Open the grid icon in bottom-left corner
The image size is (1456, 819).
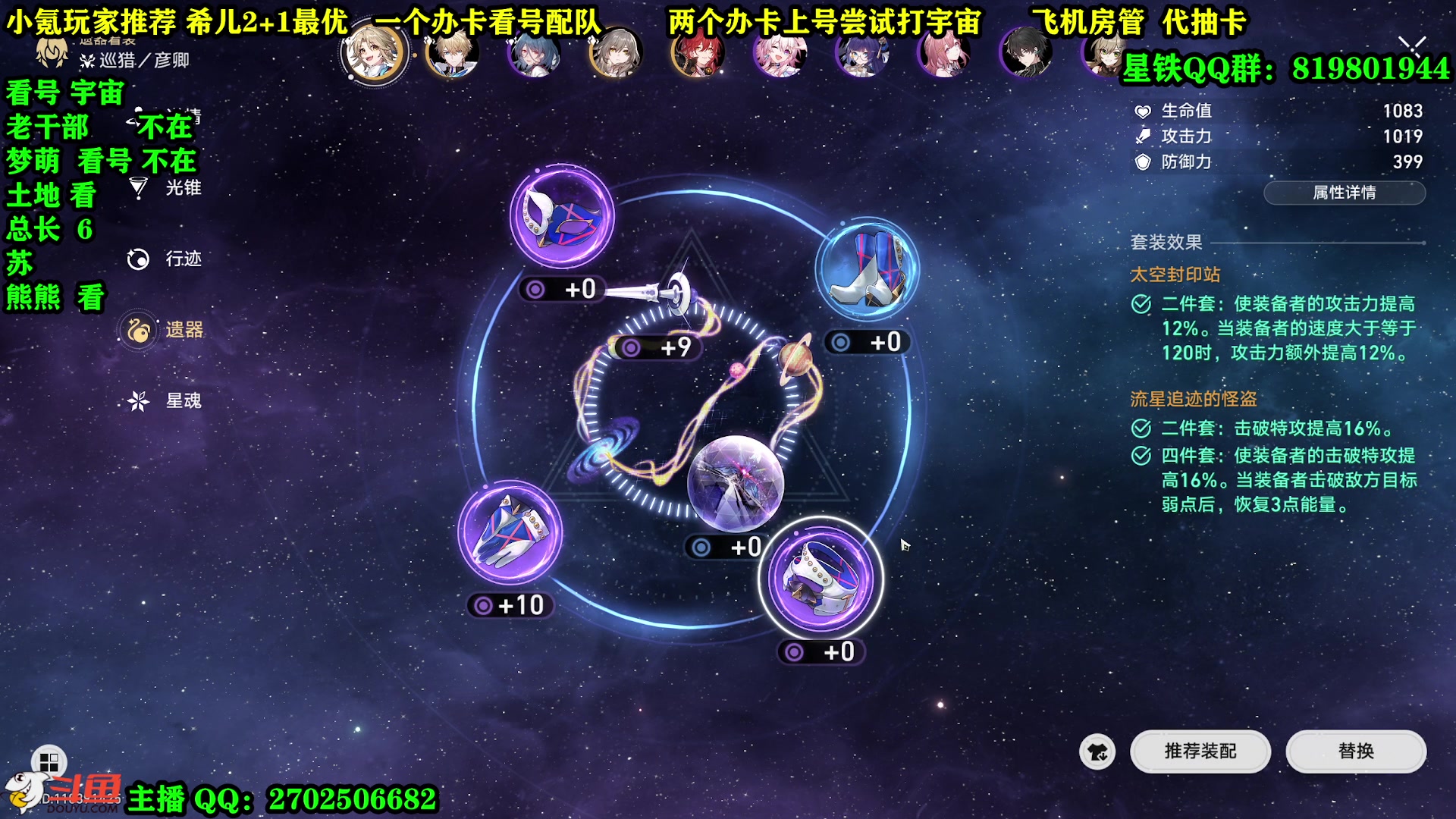(49, 761)
